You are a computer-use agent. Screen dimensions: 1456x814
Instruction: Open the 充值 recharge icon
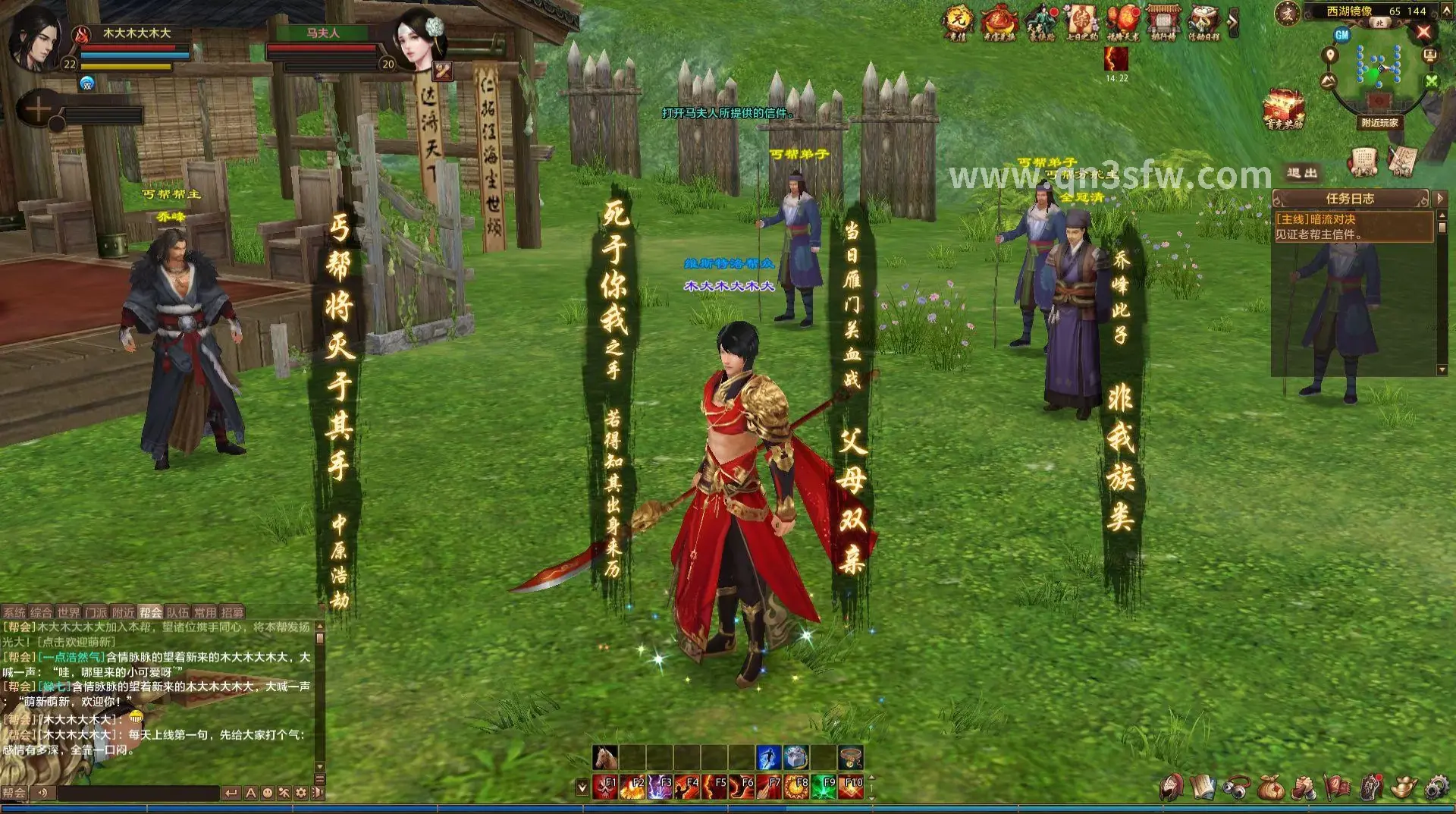(957, 20)
